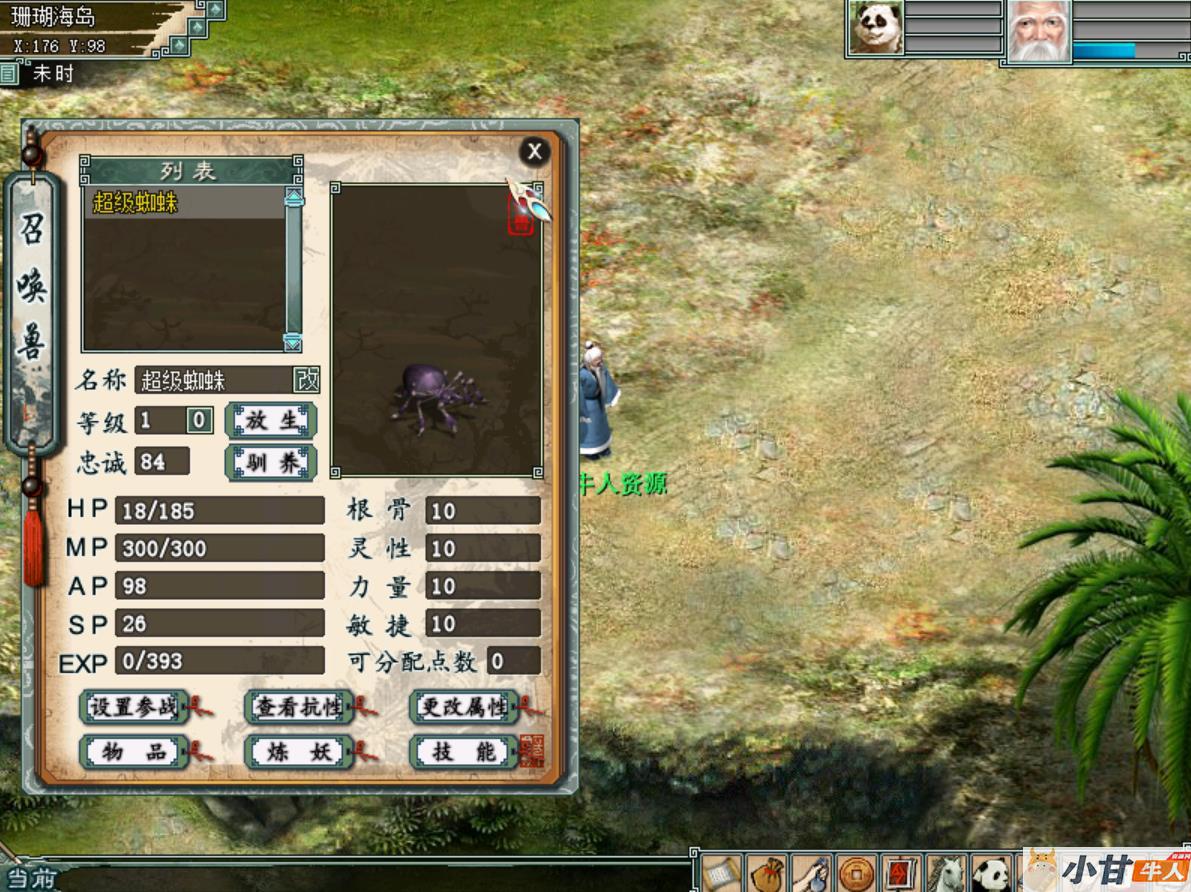The image size is (1191, 892).
Task: Show the pet 技能 skills
Action: click(464, 752)
